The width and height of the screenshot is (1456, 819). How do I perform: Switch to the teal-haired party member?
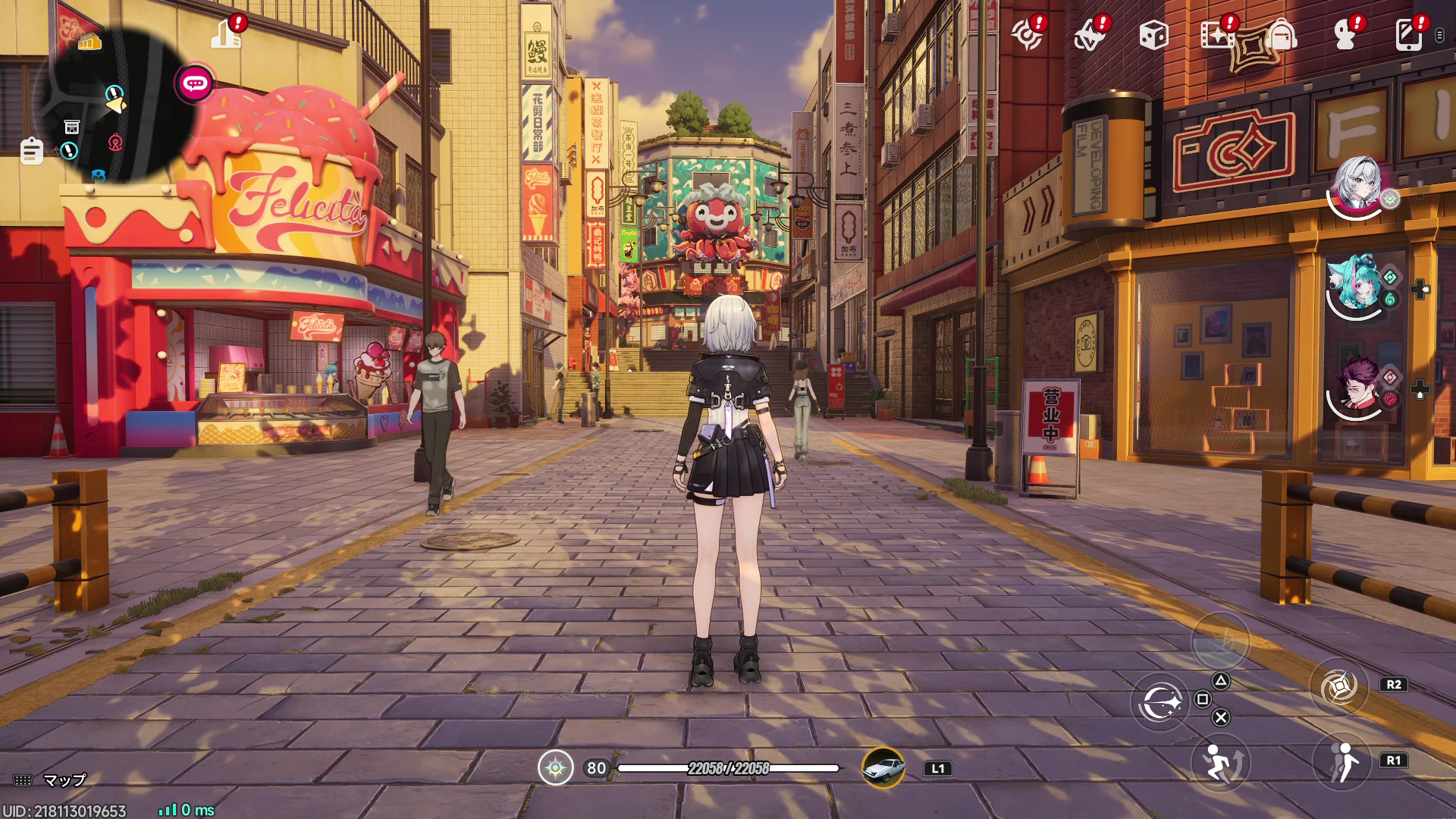[1357, 285]
